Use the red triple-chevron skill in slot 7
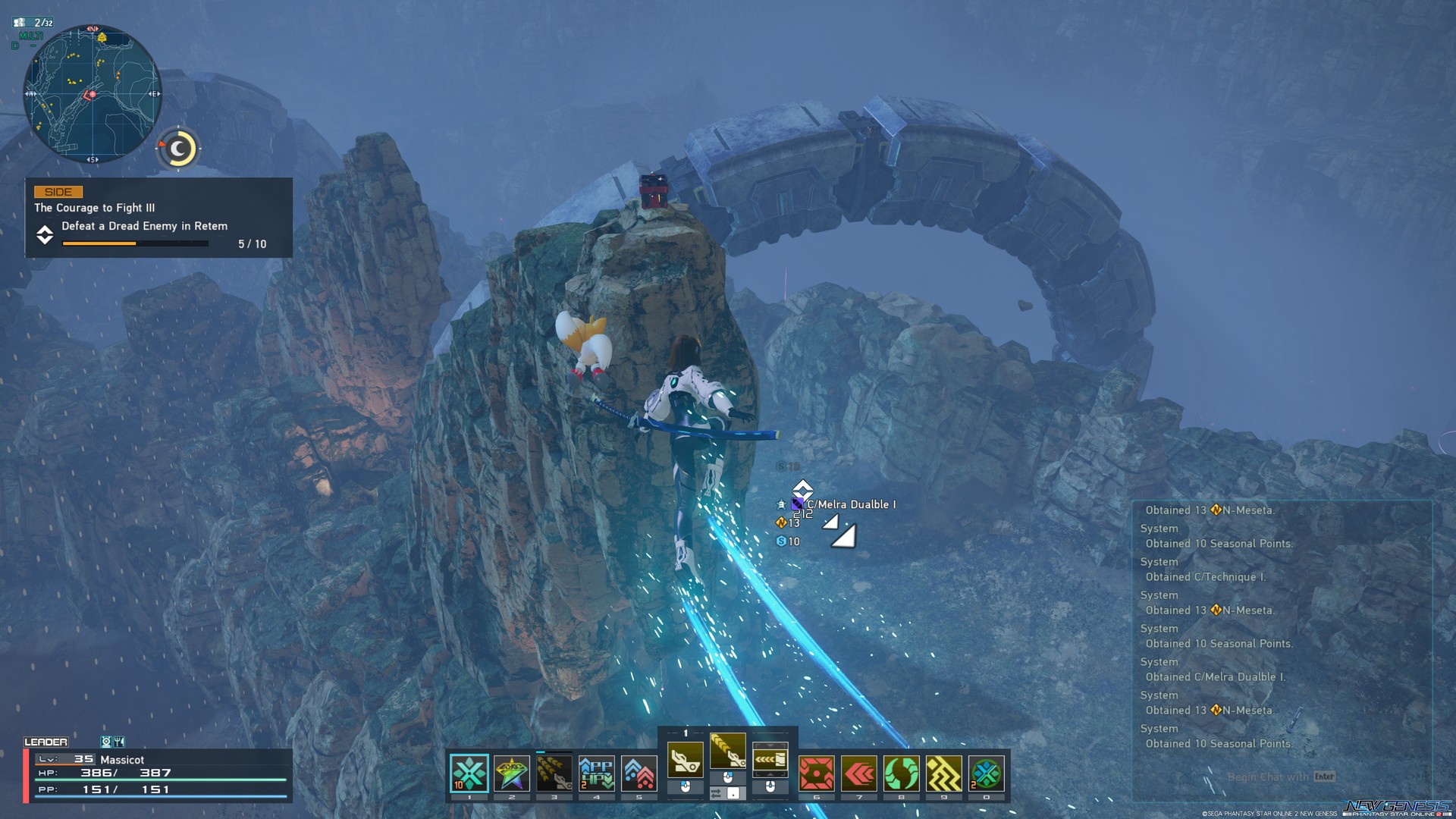The image size is (1456, 819). [859, 773]
